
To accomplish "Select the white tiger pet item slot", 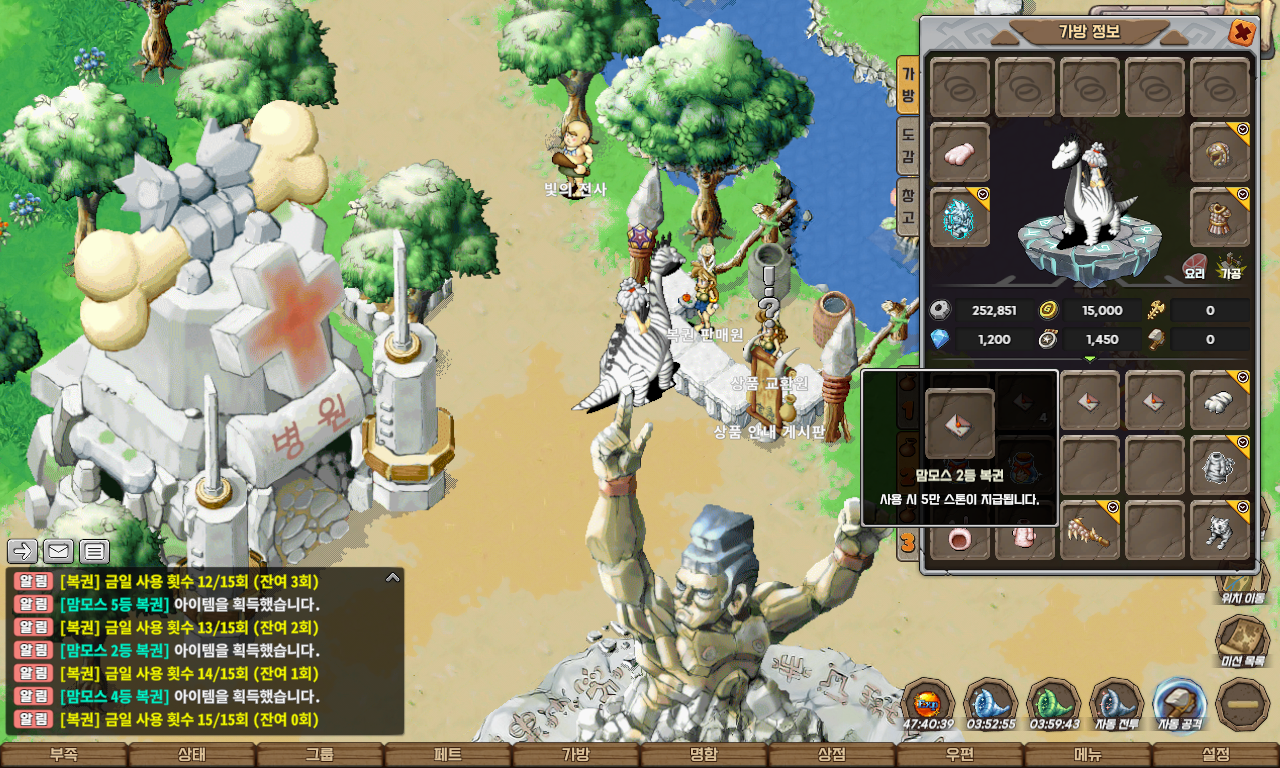I will [x=1220, y=530].
